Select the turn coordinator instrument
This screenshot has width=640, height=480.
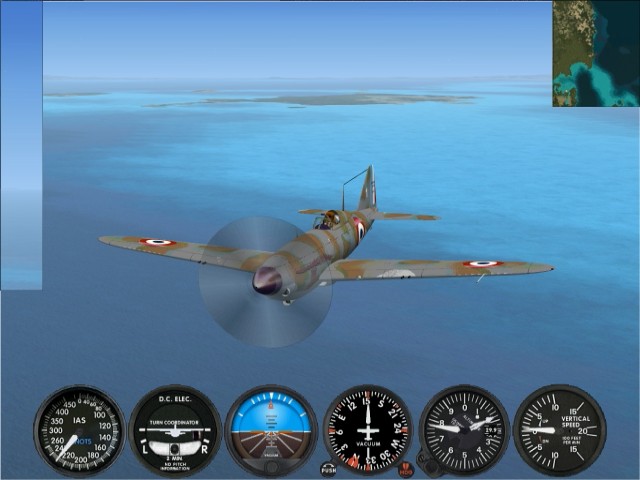pyautogui.click(x=175, y=430)
